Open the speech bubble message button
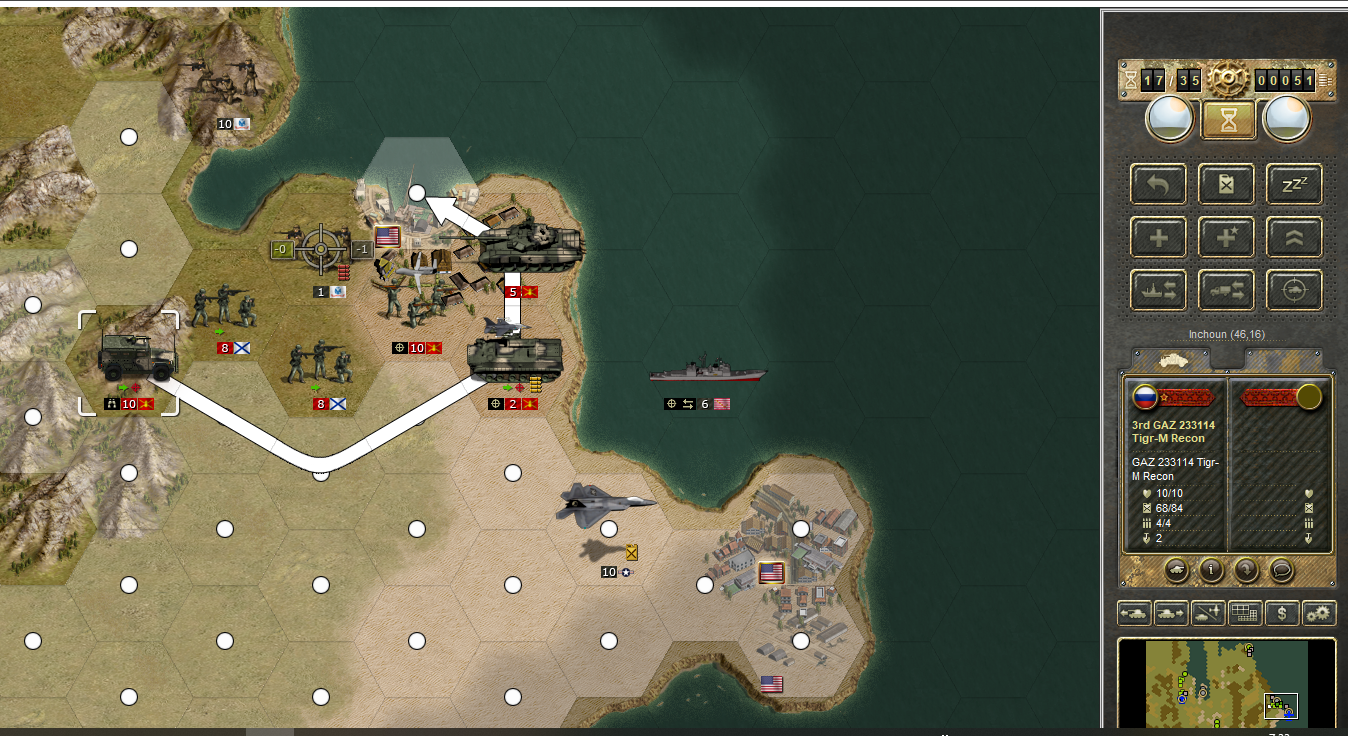 click(1281, 570)
